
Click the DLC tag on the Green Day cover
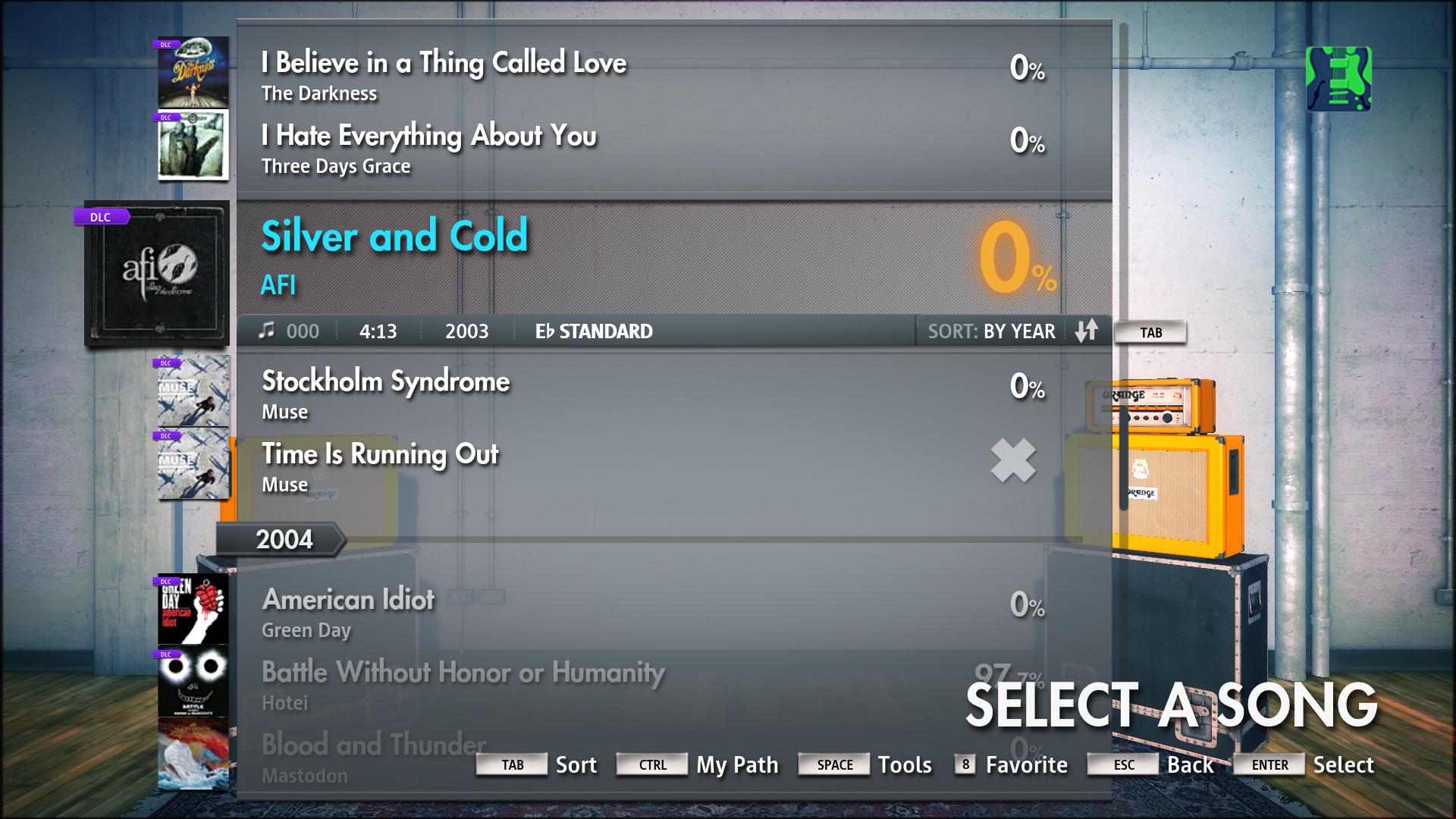[x=167, y=580]
